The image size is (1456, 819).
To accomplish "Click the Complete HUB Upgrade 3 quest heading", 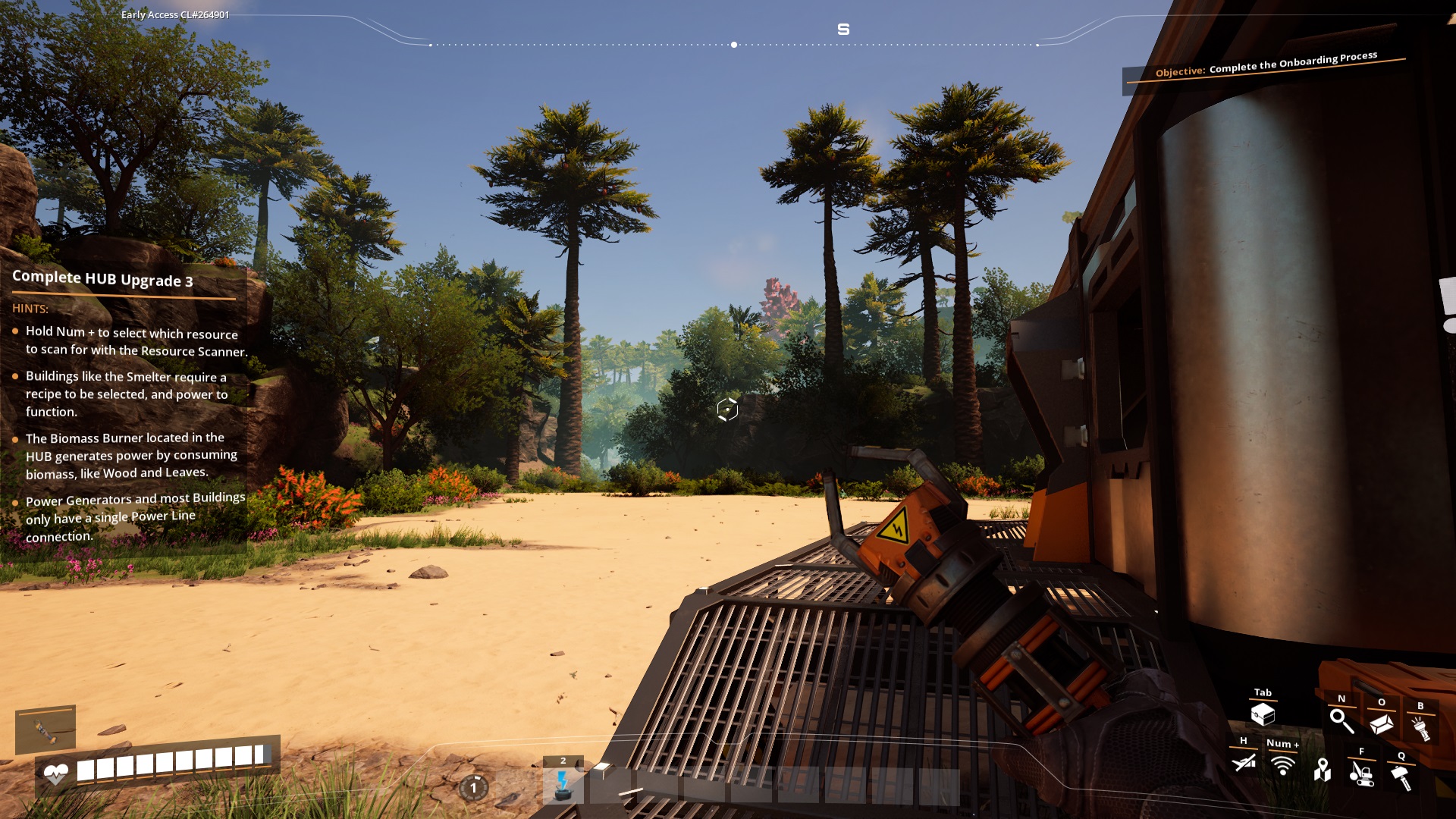I will coord(103,278).
